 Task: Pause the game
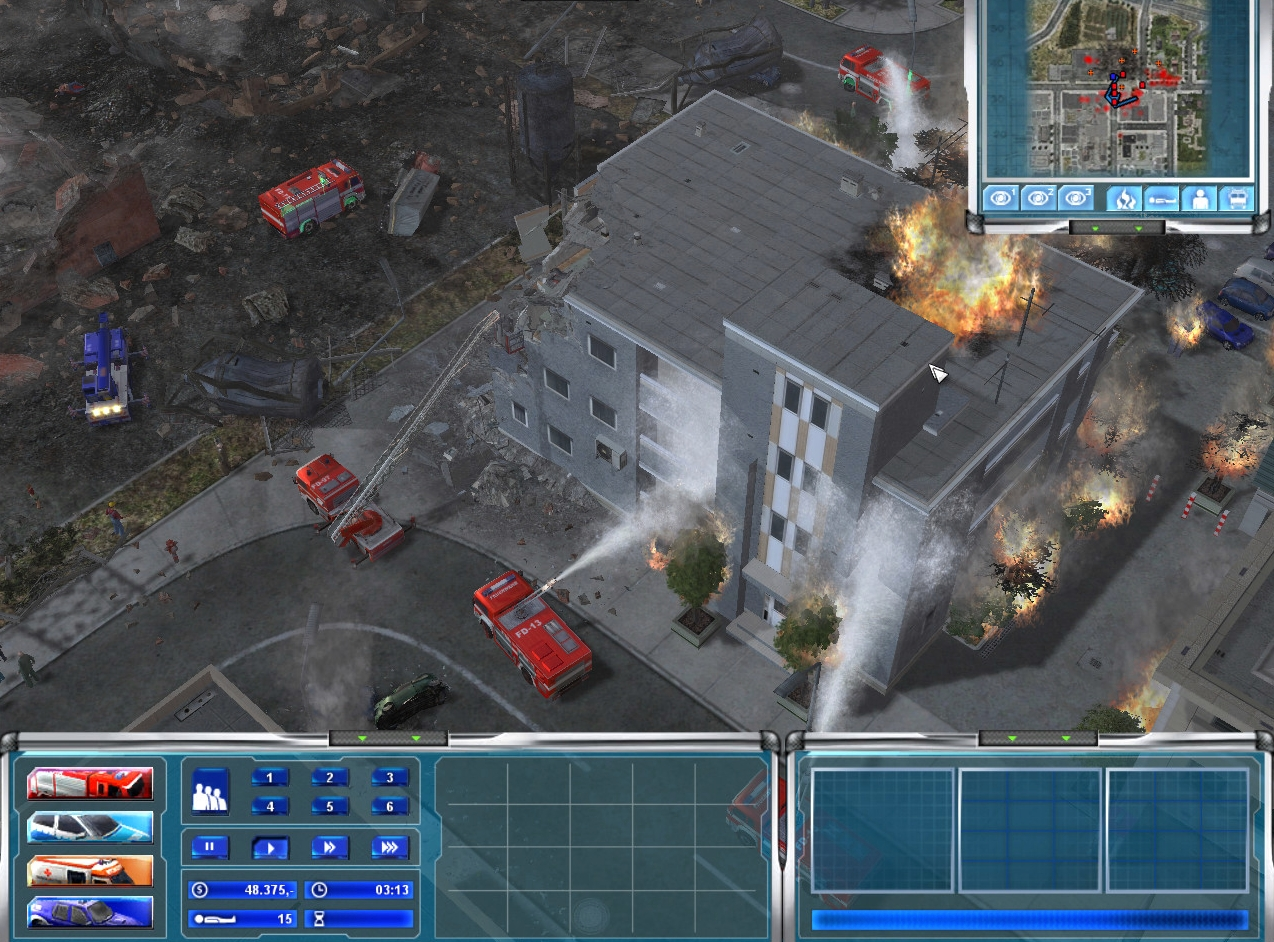point(210,847)
